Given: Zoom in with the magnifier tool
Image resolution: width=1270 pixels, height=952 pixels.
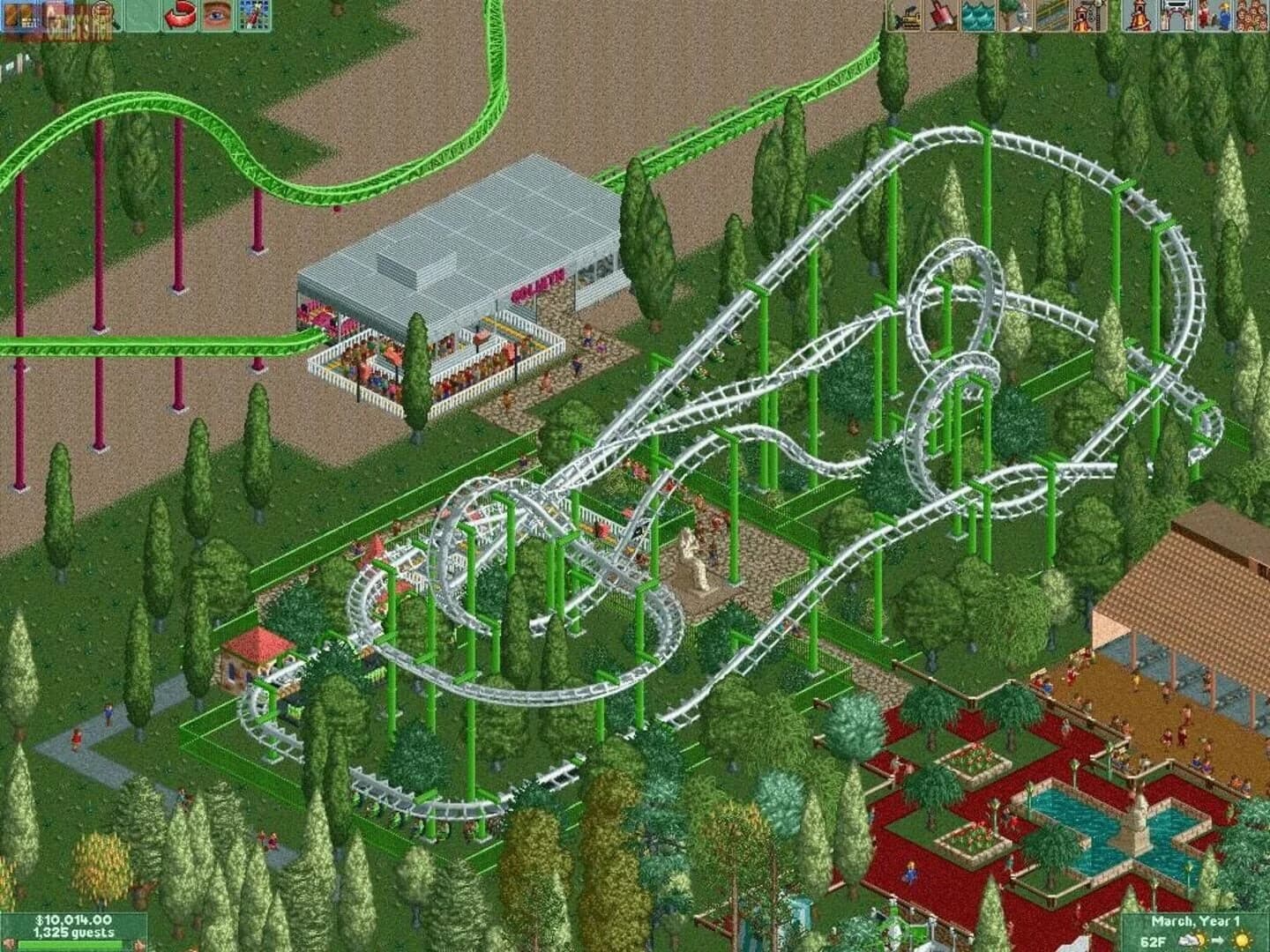Looking at the screenshot, I should [x=104, y=15].
